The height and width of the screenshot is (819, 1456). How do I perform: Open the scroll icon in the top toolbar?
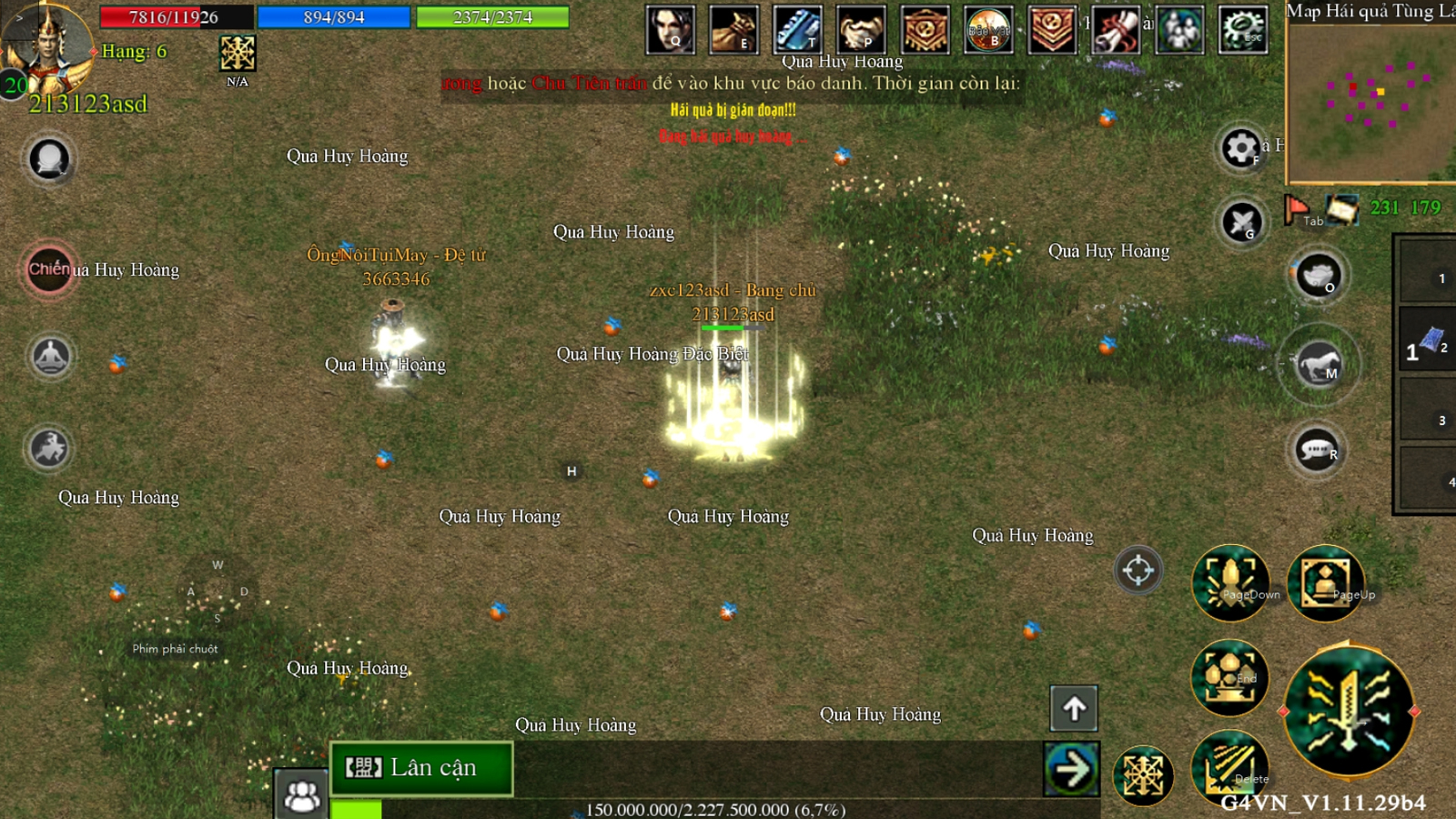[1116, 29]
